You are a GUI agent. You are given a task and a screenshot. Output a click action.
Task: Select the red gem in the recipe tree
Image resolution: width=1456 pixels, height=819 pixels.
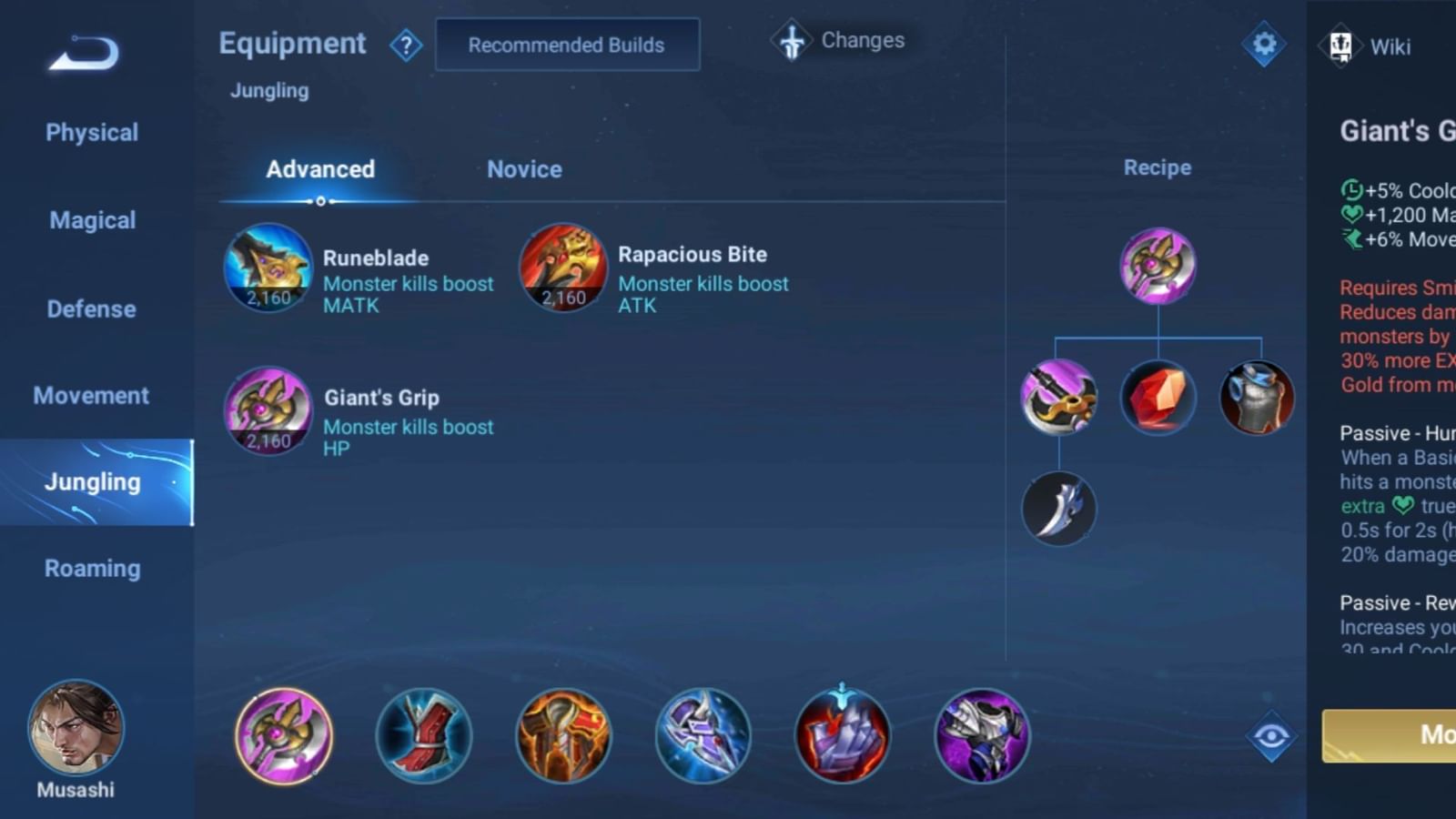coord(1158,395)
